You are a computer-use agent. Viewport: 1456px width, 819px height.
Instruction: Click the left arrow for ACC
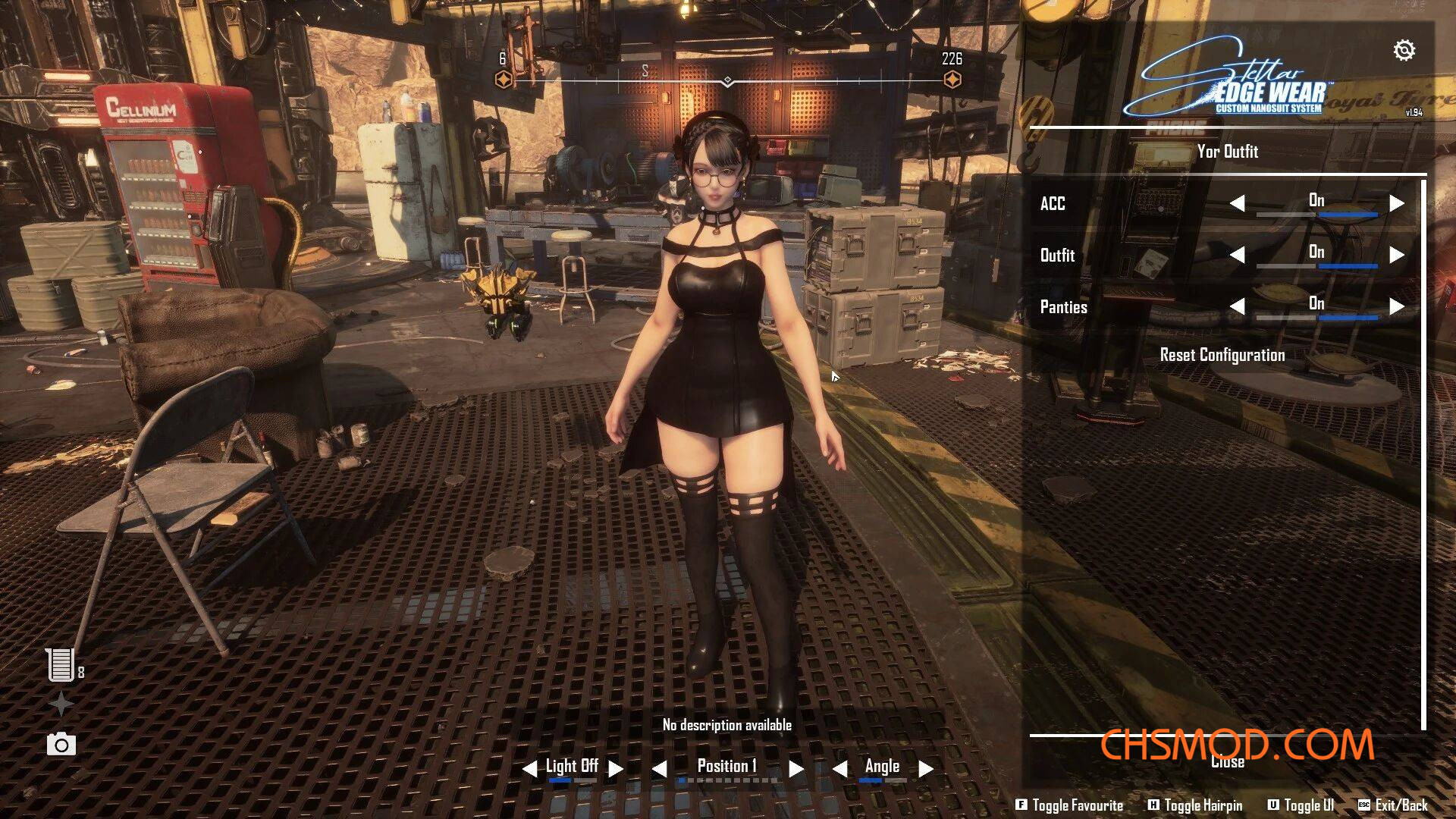[1237, 203]
